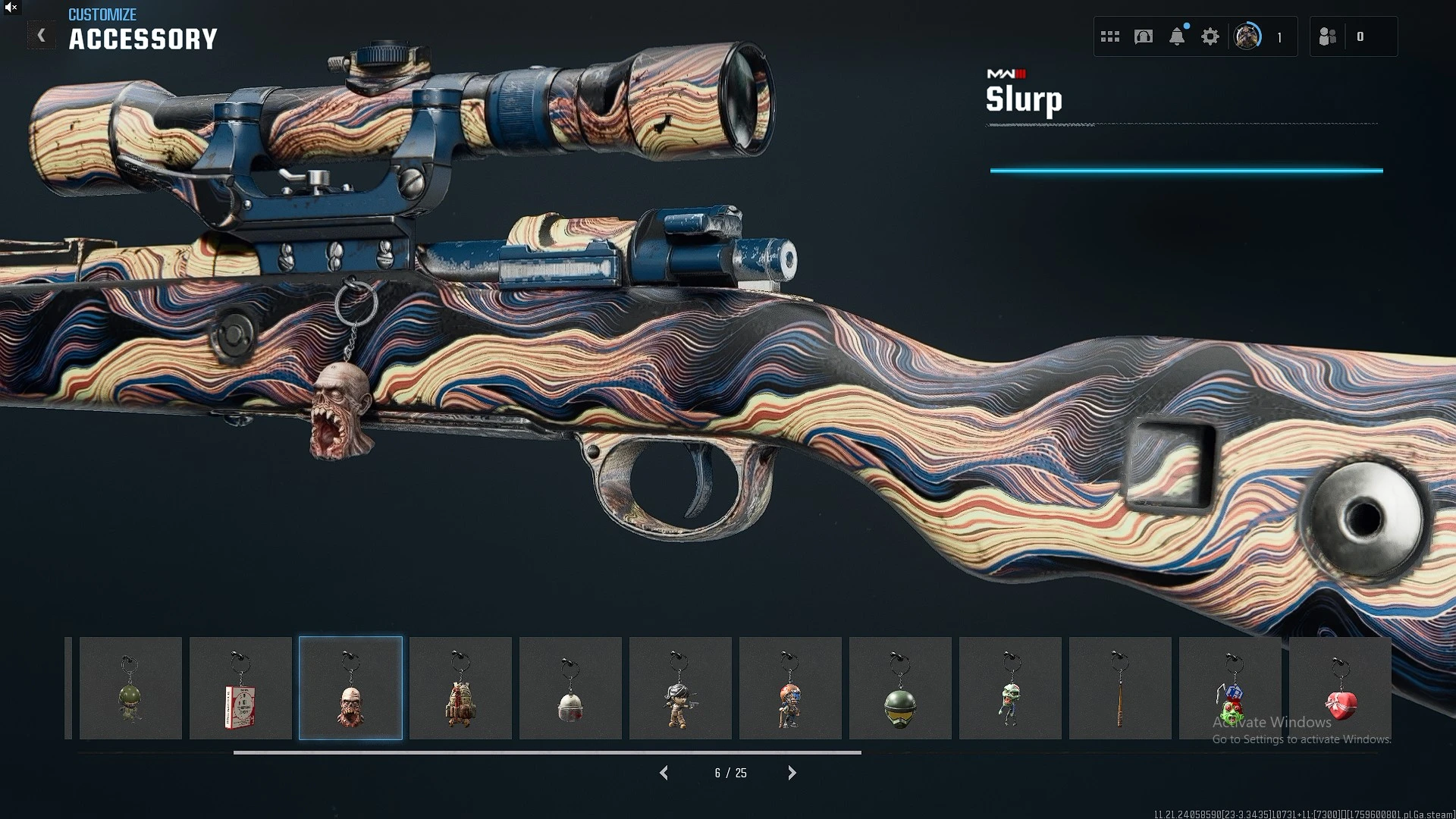Screen dimensions: 1456x819
Task: Advance to the next charm page
Action: coord(792,773)
